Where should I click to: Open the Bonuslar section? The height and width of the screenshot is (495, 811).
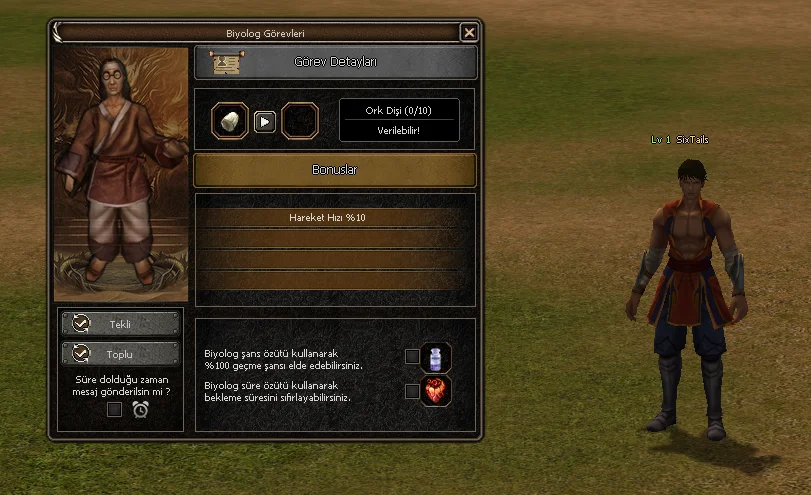335,170
